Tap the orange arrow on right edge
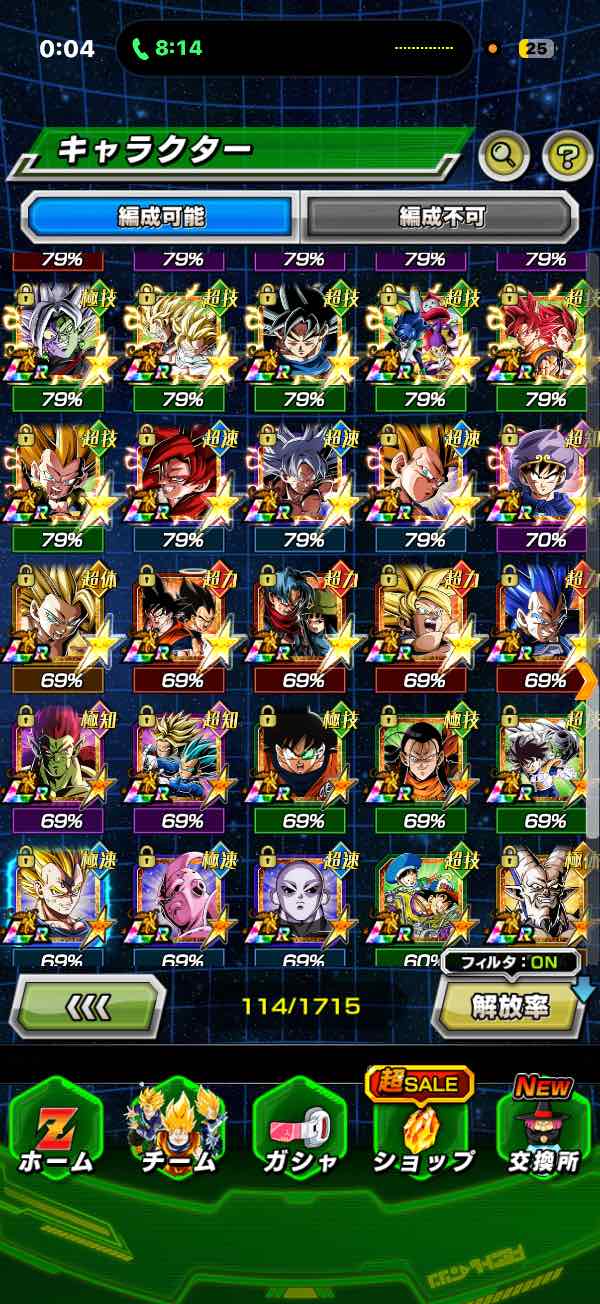The width and height of the screenshot is (600, 1304). click(587, 680)
